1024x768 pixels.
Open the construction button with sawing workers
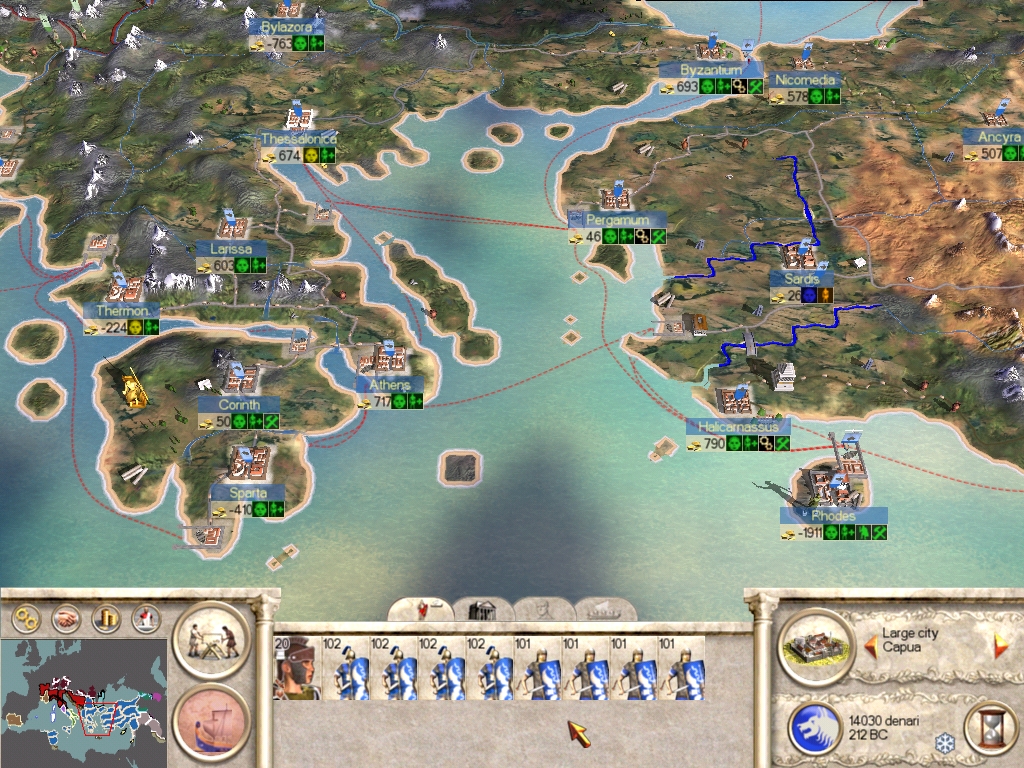(x=211, y=640)
